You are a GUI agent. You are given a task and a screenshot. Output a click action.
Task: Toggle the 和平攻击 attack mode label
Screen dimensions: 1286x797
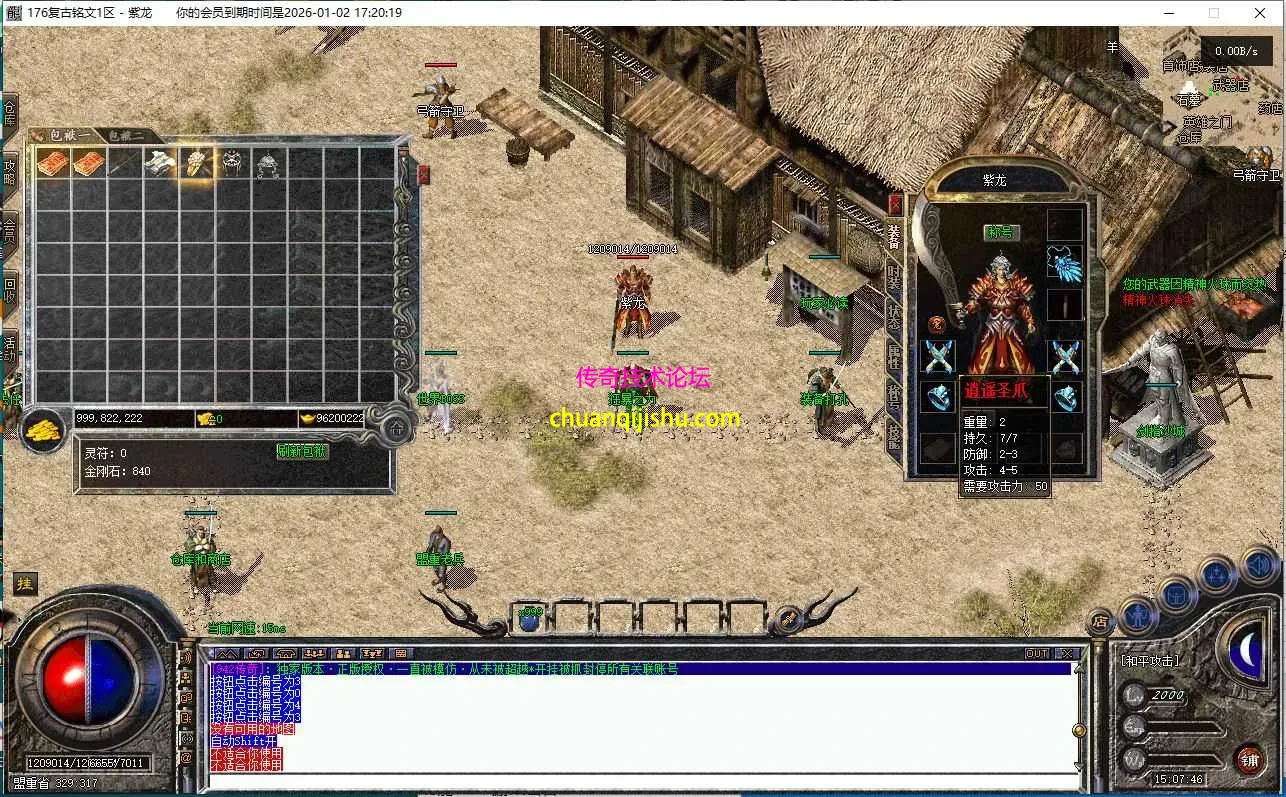tap(1150, 660)
